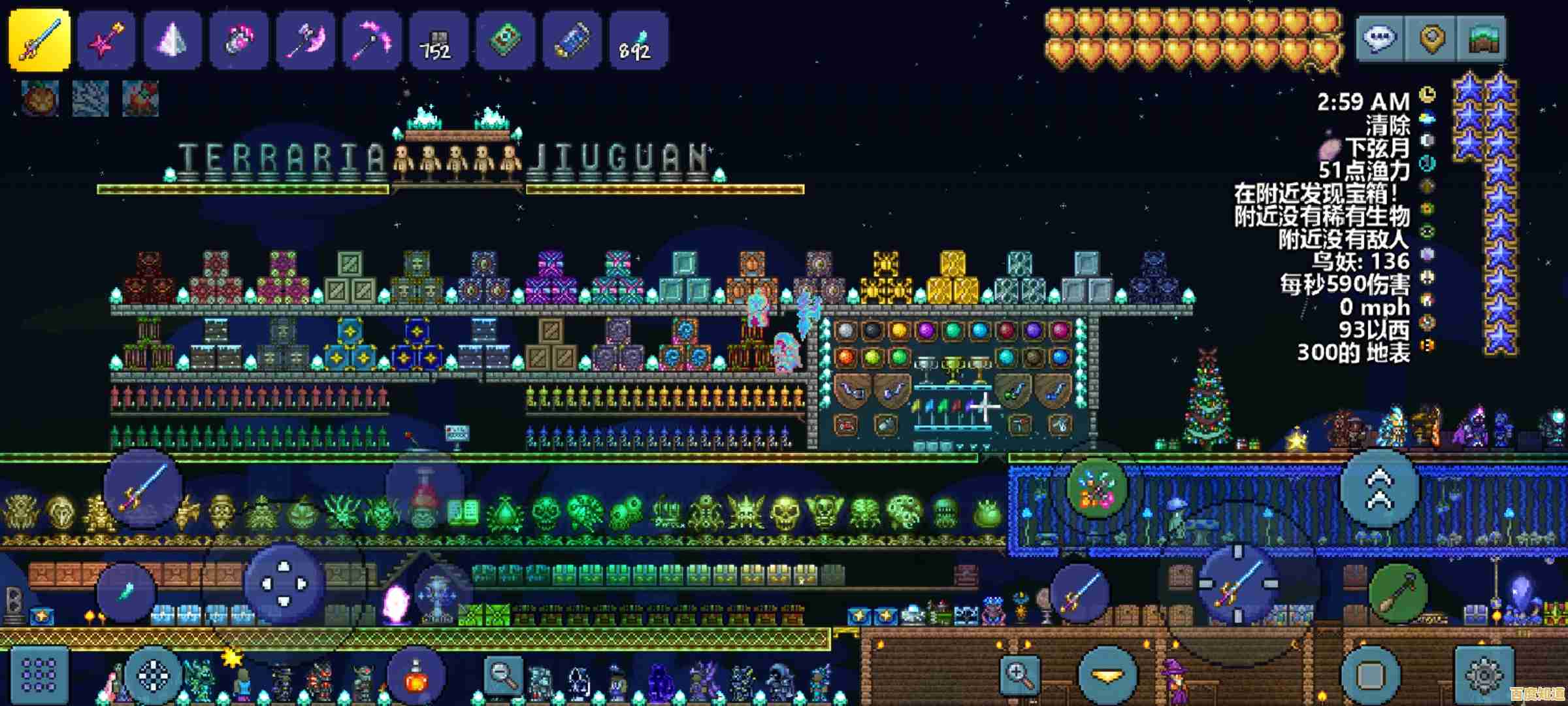Use the green grappling hook button

pyautogui.click(x=1397, y=594)
